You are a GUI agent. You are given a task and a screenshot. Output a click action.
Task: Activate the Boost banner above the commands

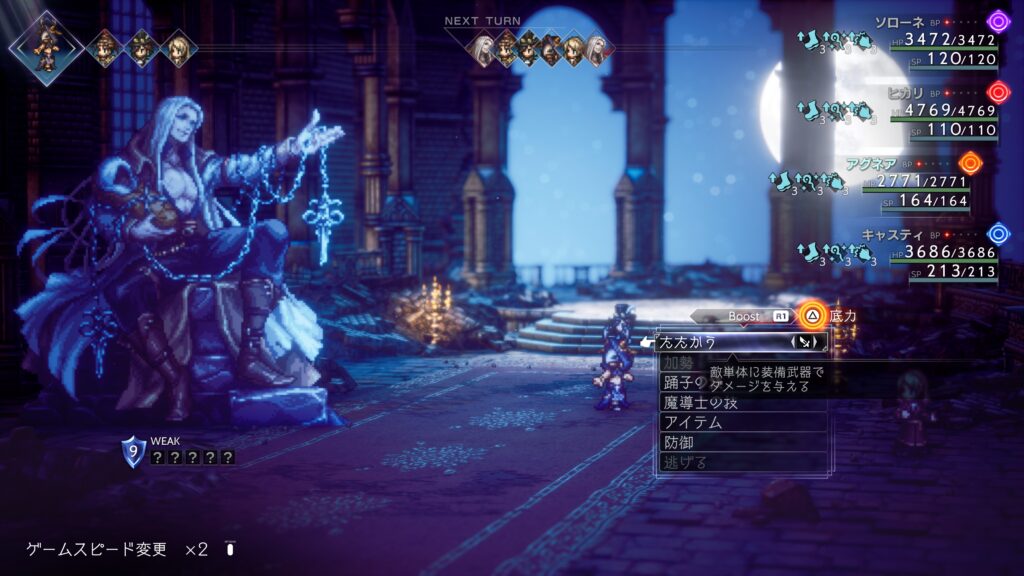pos(745,316)
